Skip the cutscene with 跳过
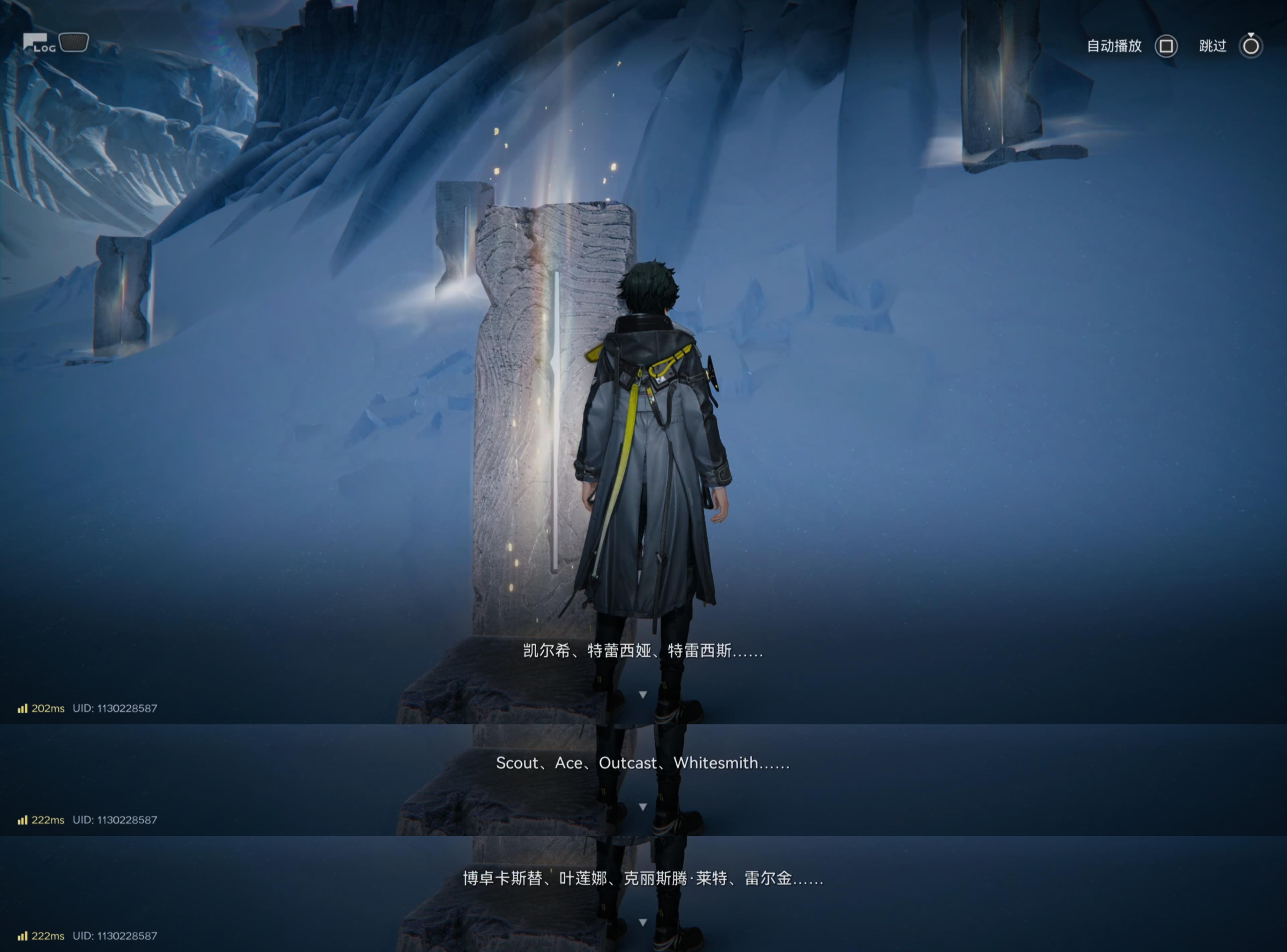Image resolution: width=1287 pixels, height=952 pixels. click(1250, 46)
